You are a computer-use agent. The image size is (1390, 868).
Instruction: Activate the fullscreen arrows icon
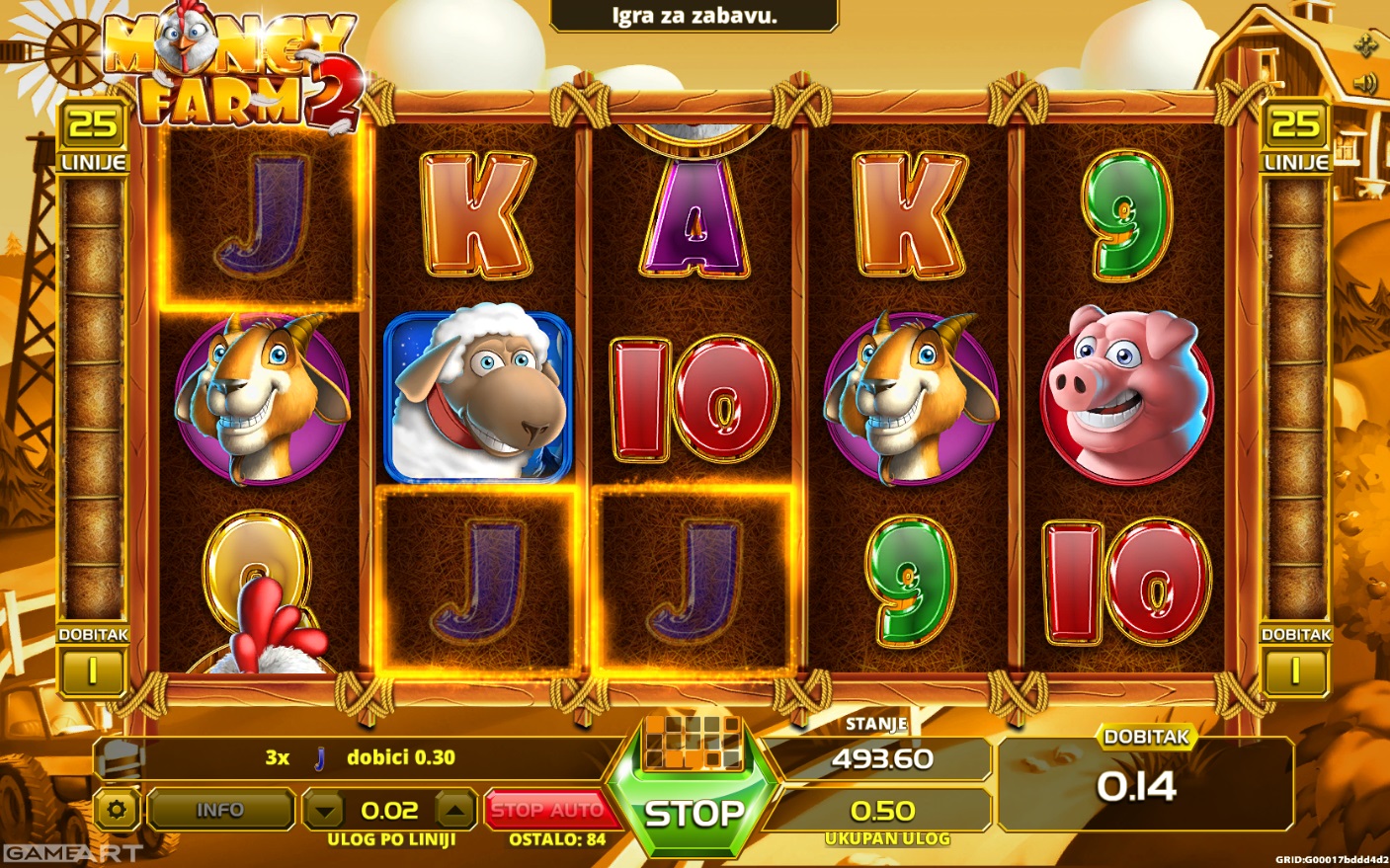coord(1366,44)
